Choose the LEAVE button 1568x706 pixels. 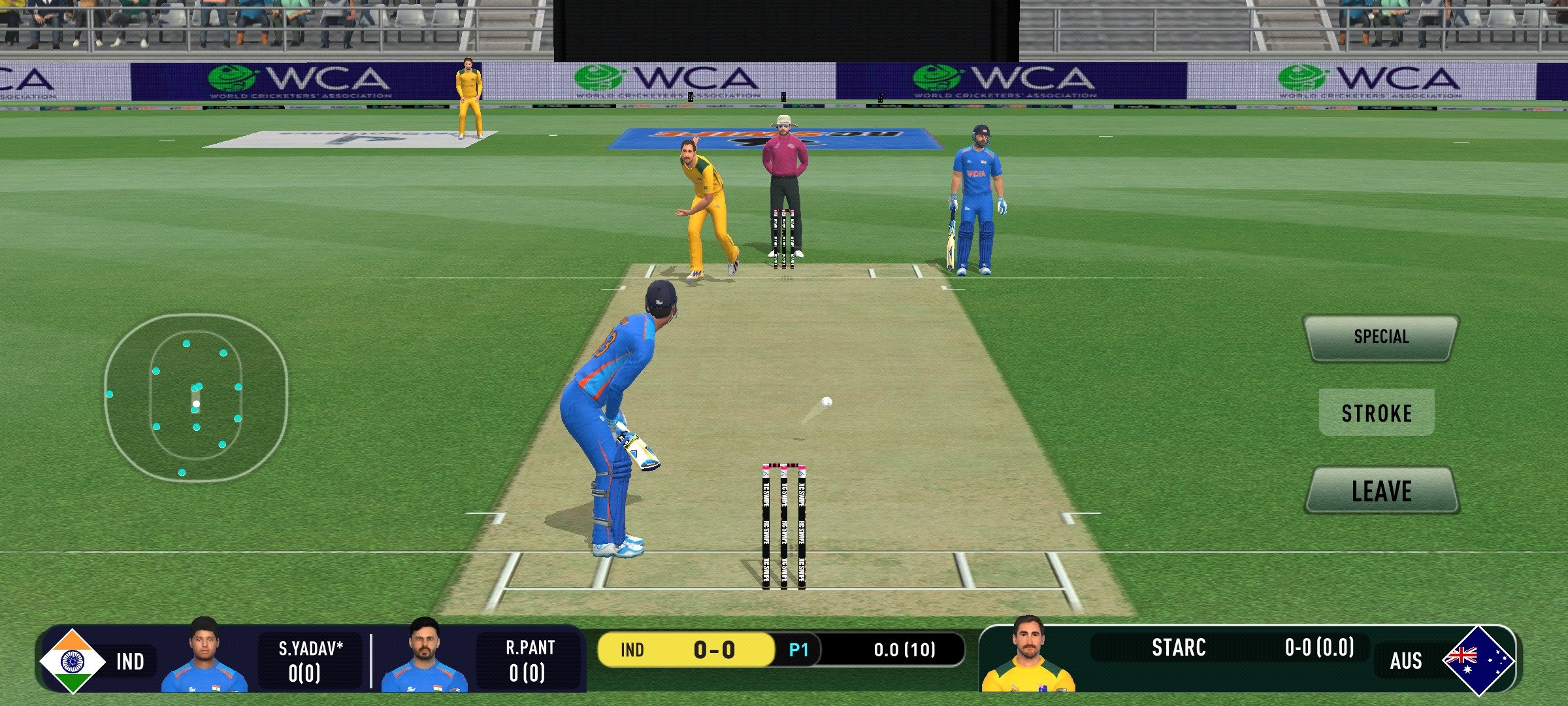point(1382,491)
